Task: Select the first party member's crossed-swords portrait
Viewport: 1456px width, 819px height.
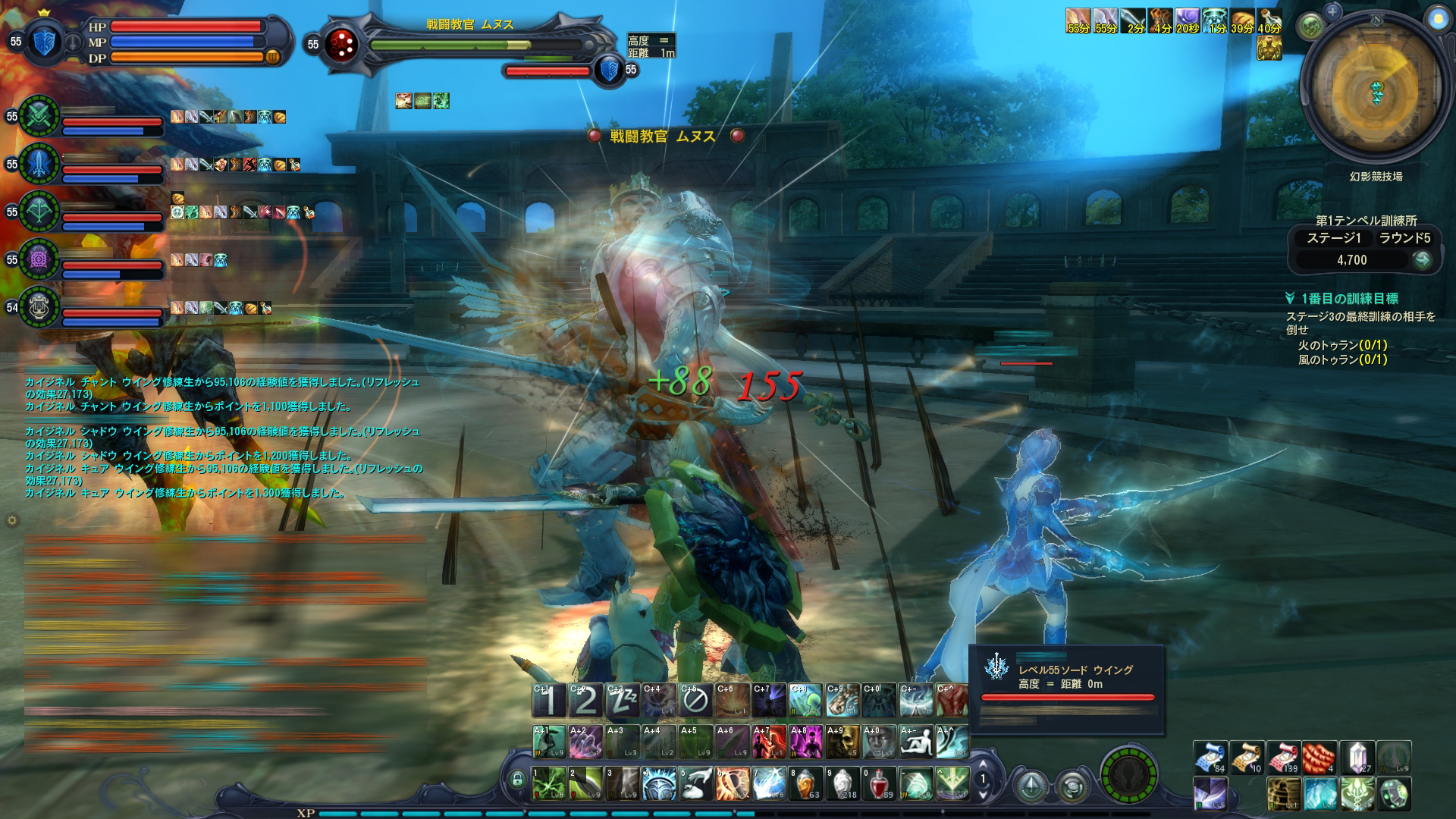Action: pos(39,116)
